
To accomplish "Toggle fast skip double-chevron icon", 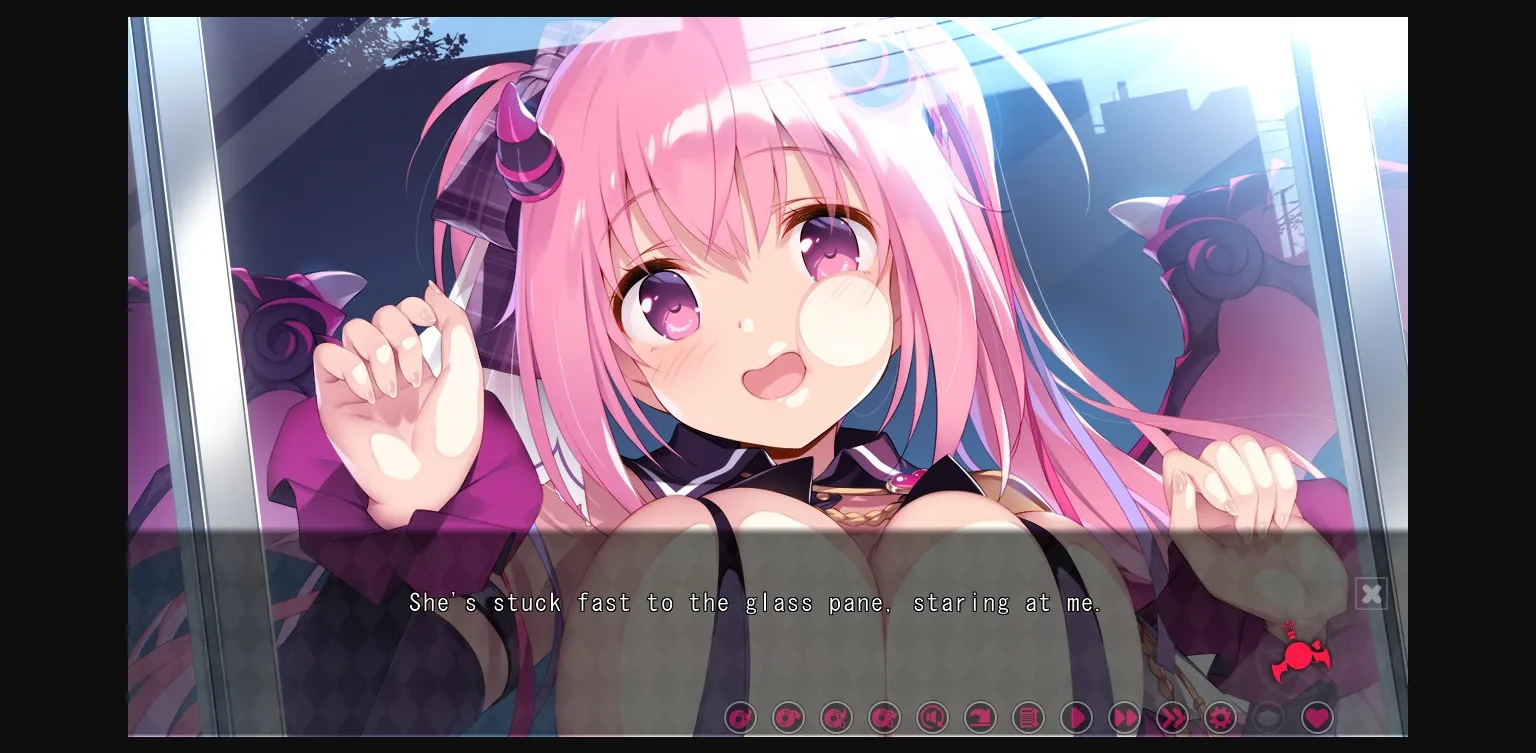I will click(1172, 717).
